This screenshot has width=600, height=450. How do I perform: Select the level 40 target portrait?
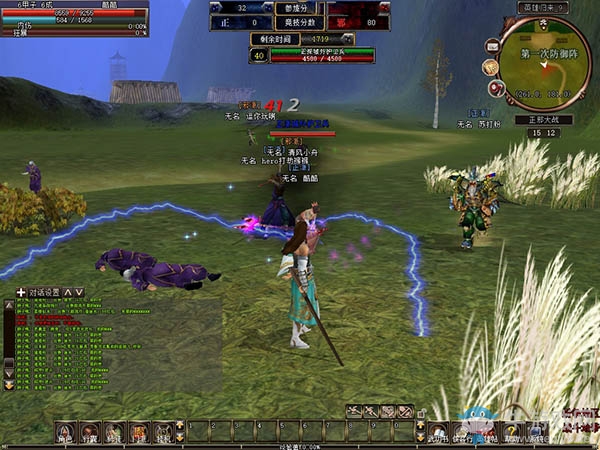click(257, 55)
